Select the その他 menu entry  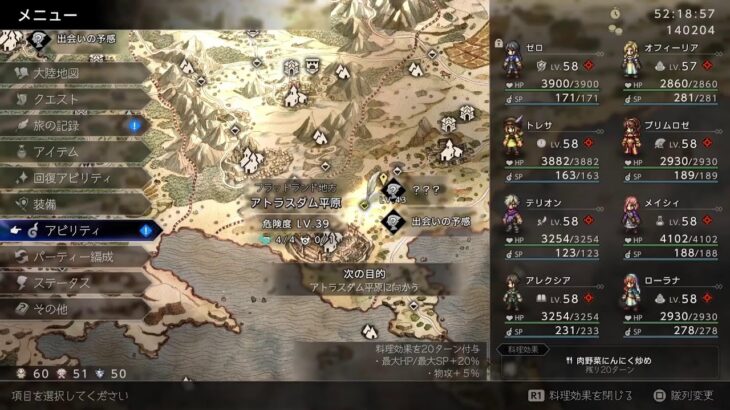[x=70, y=308]
